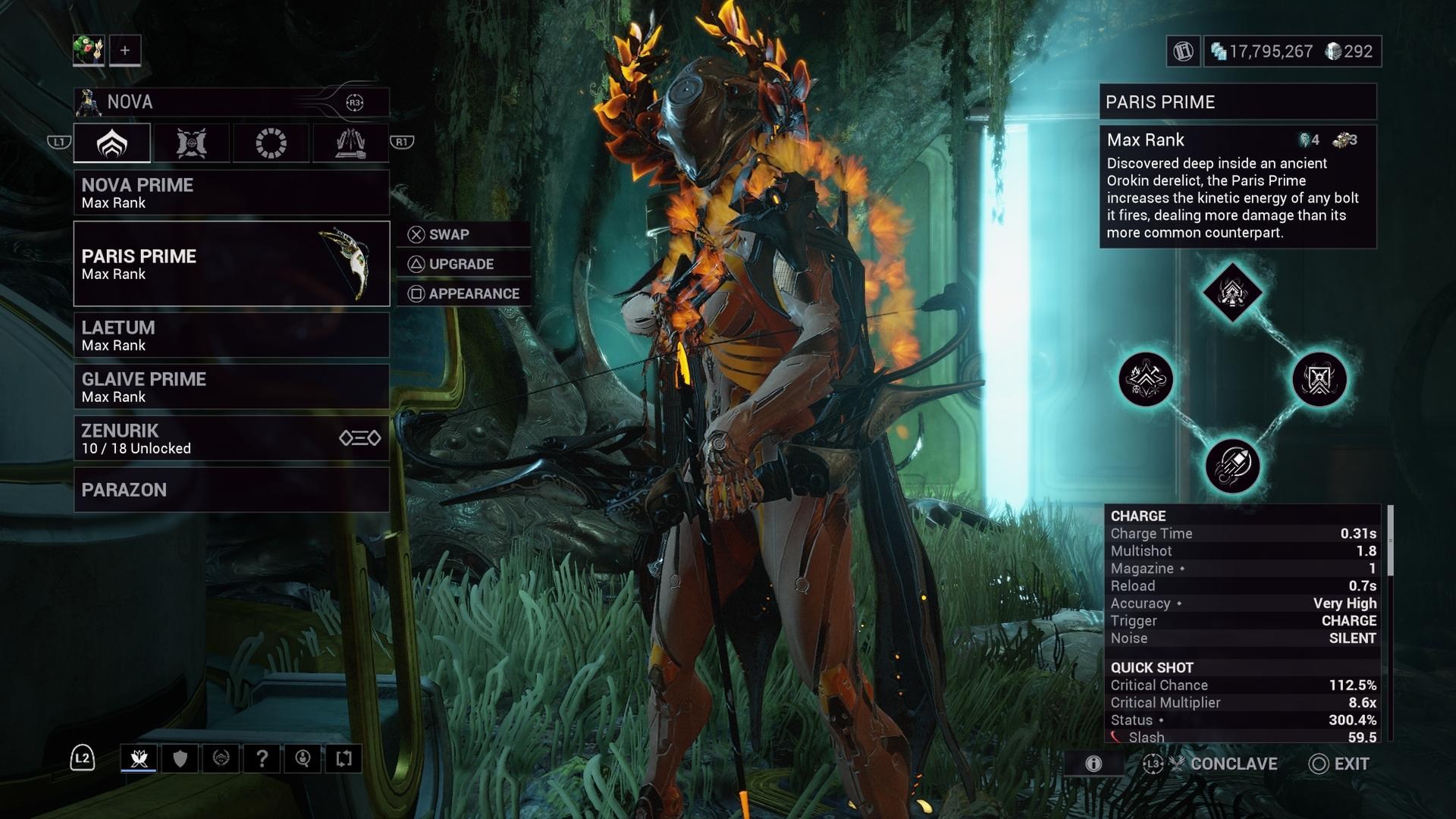Viewport: 1456px width, 819px height.
Task: Switch to the crossed-target emblem tab
Action: (x=191, y=143)
